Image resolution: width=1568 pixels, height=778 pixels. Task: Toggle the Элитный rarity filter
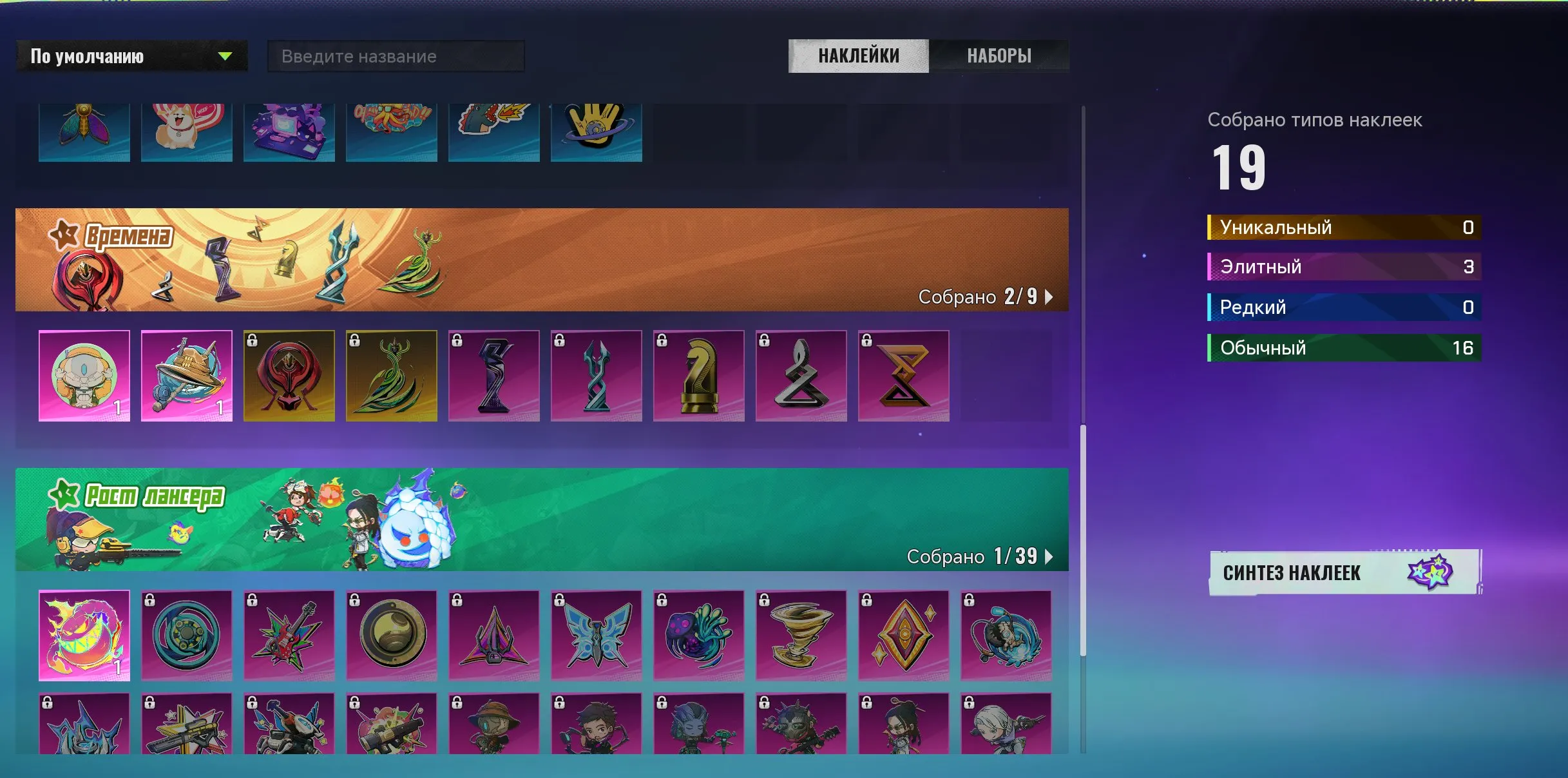(1344, 266)
